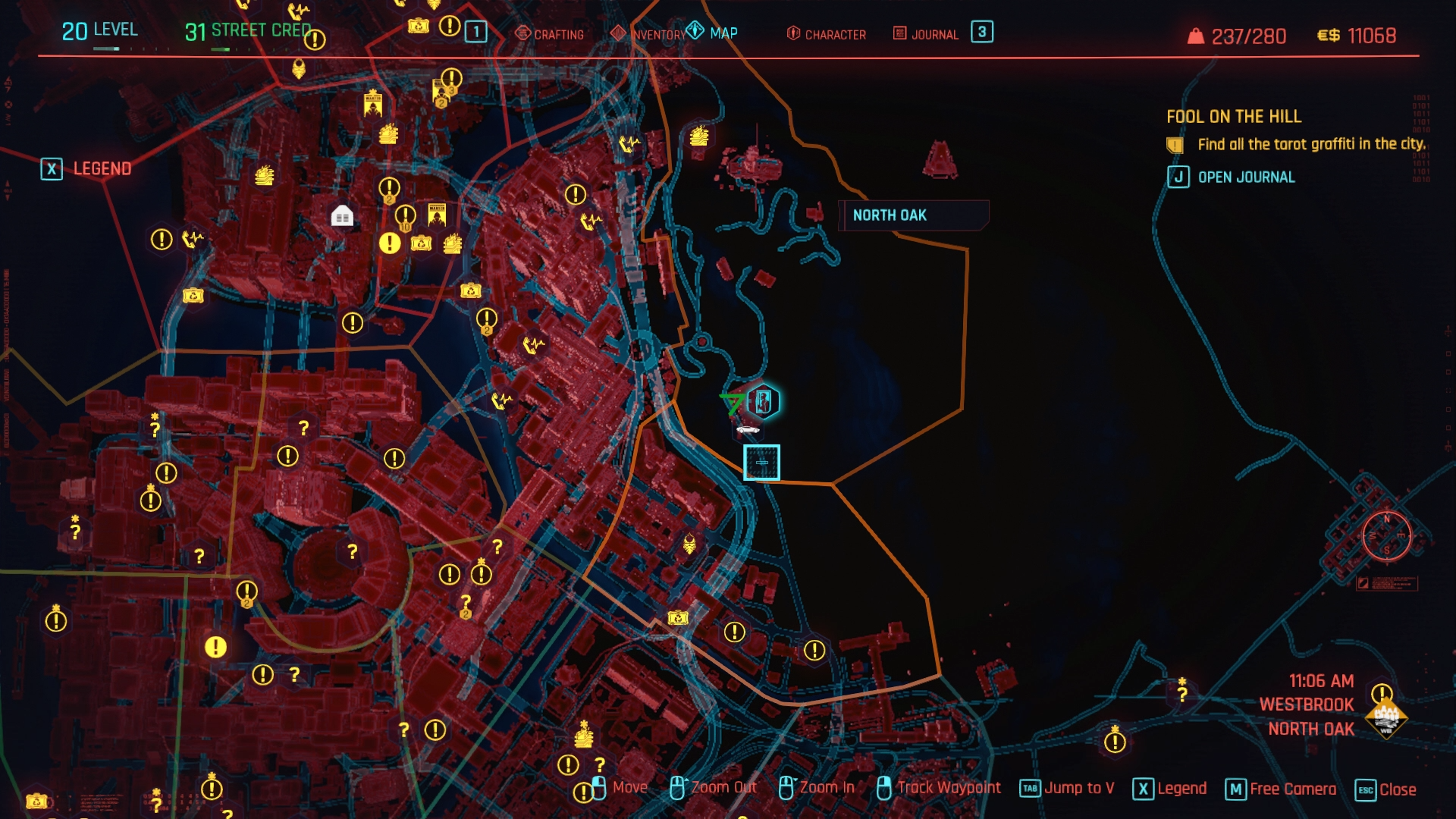Open the Inventory tab

(651, 34)
